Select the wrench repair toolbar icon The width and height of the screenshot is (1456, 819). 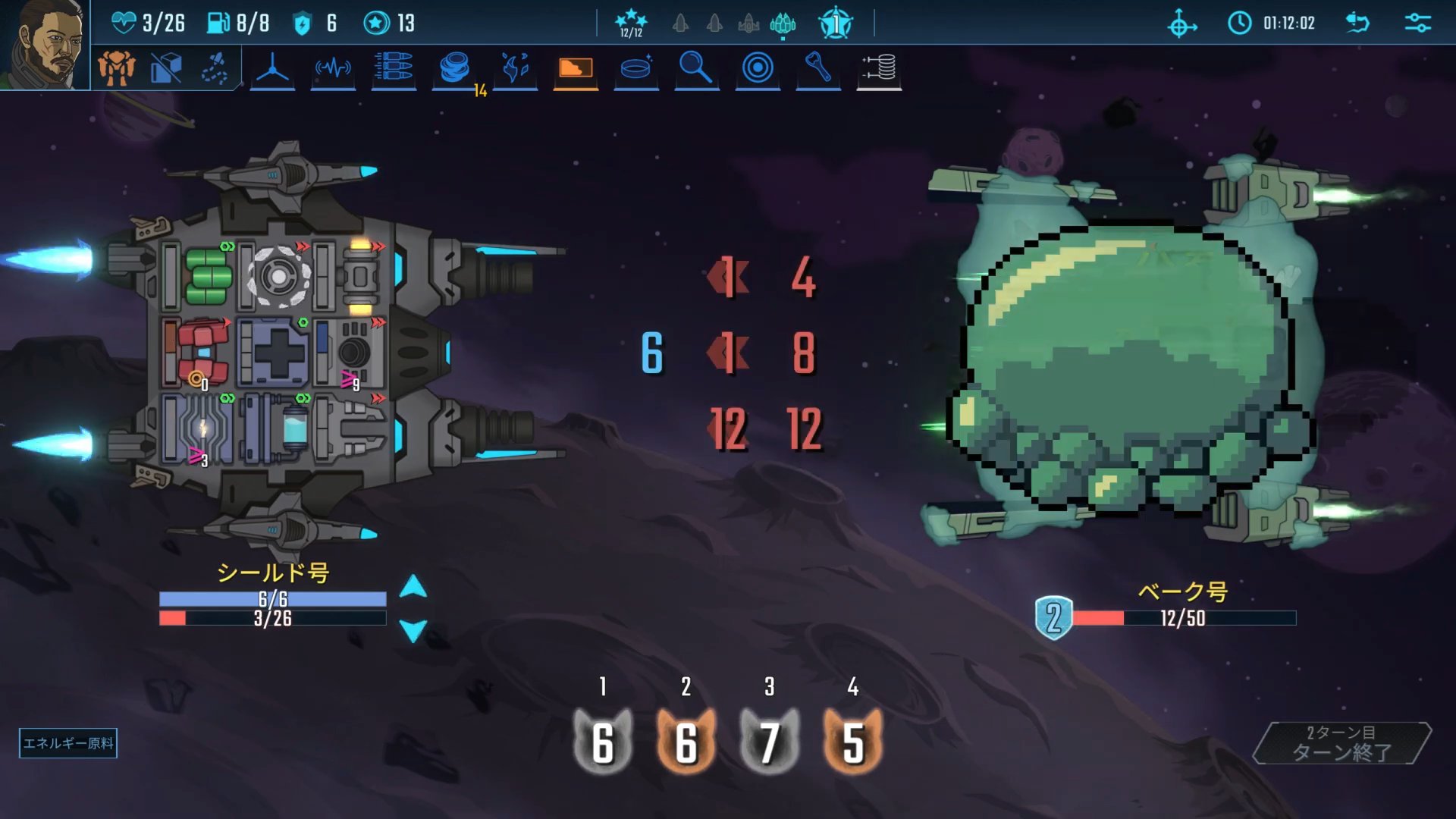tap(817, 68)
